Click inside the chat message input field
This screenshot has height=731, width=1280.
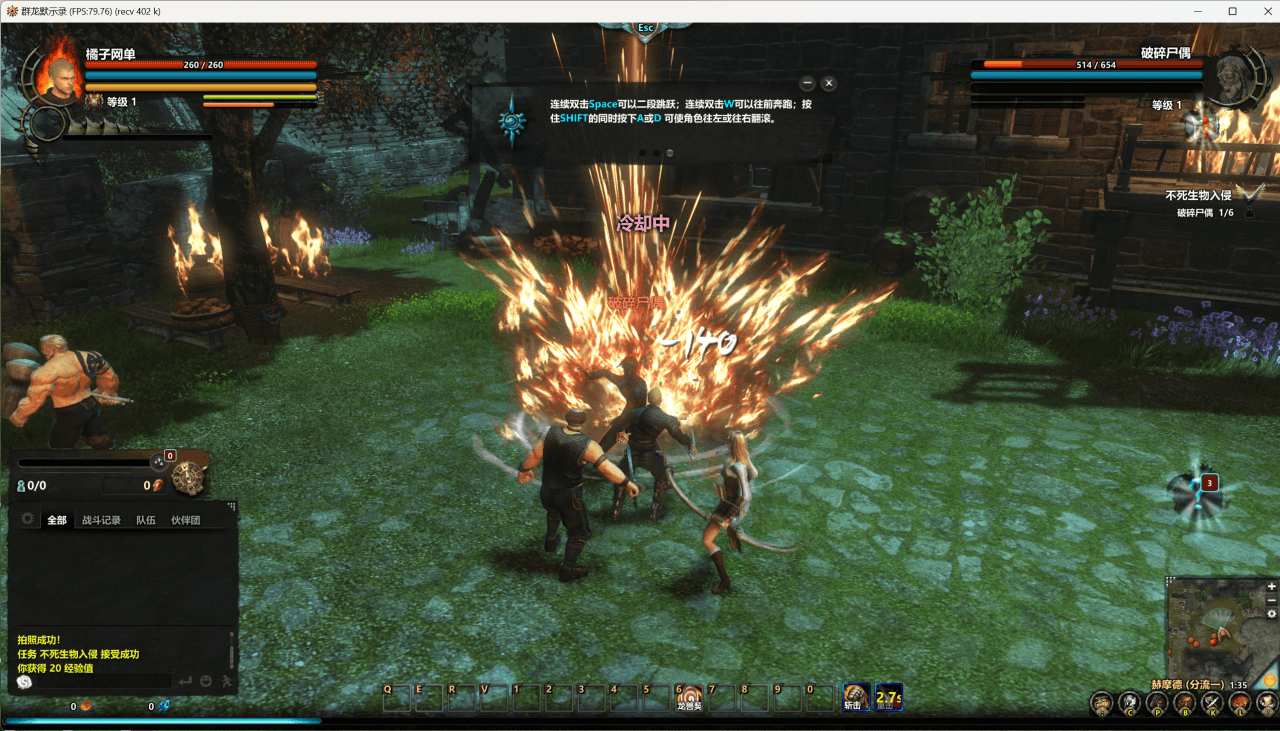[105, 681]
